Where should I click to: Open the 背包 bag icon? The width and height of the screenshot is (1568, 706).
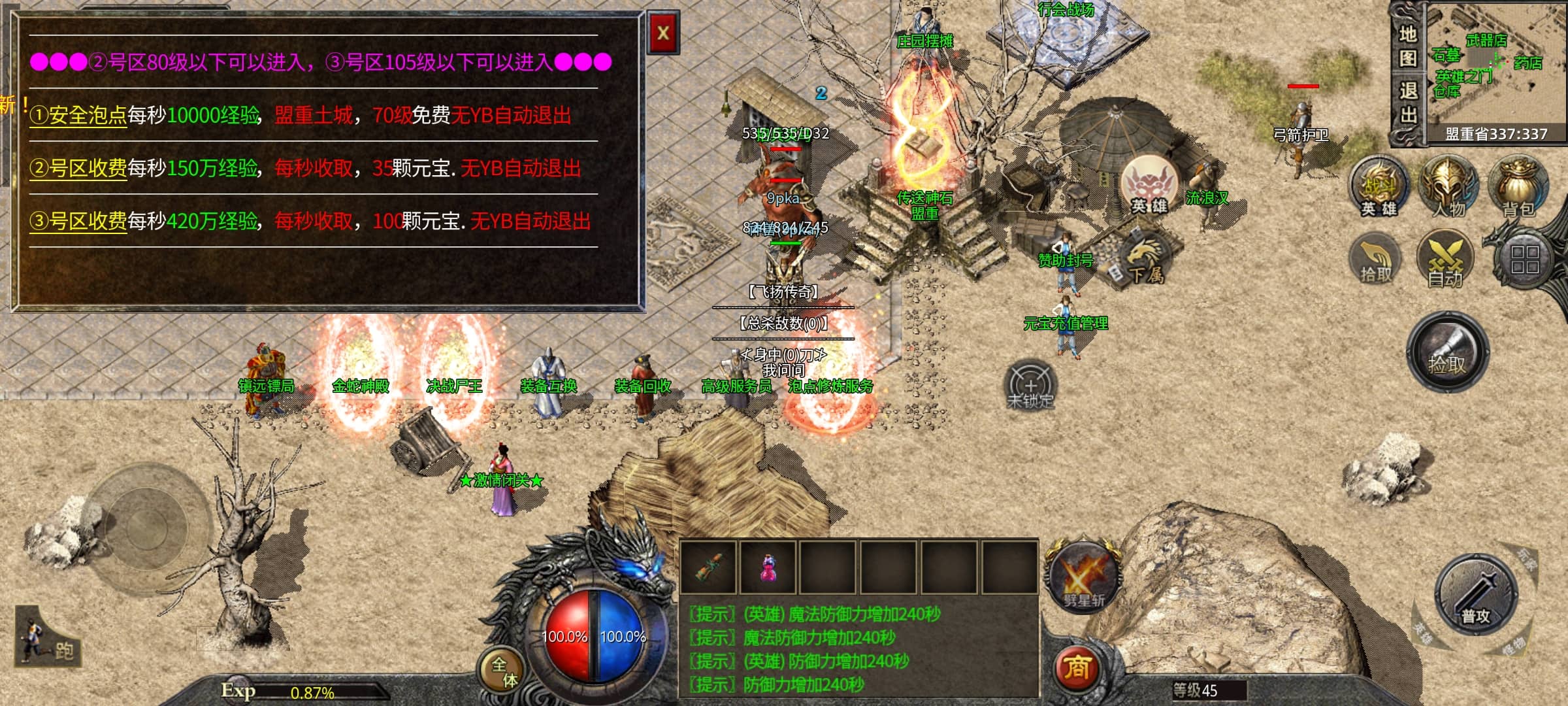tap(1517, 187)
